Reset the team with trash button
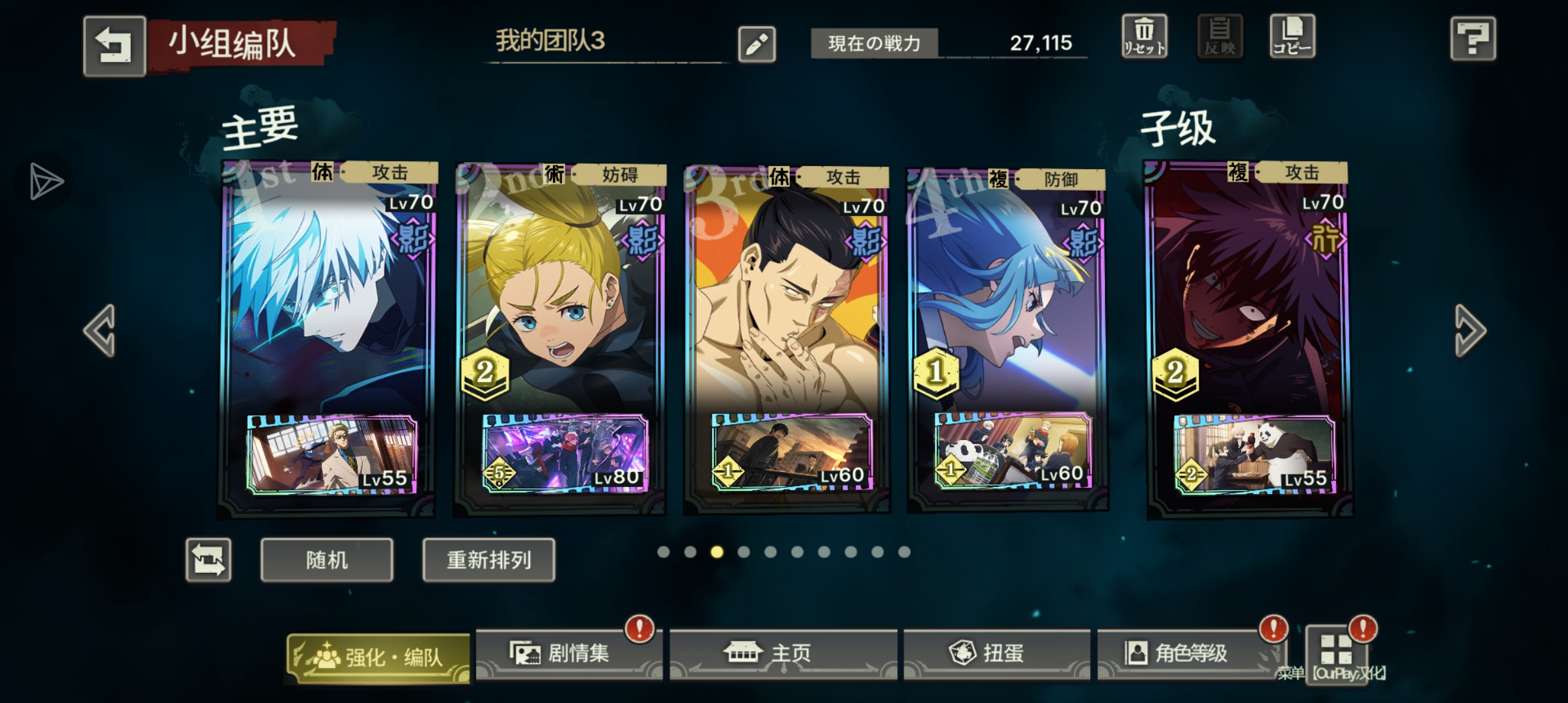This screenshot has width=1568, height=703. pyautogui.click(x=1144, y=36)
